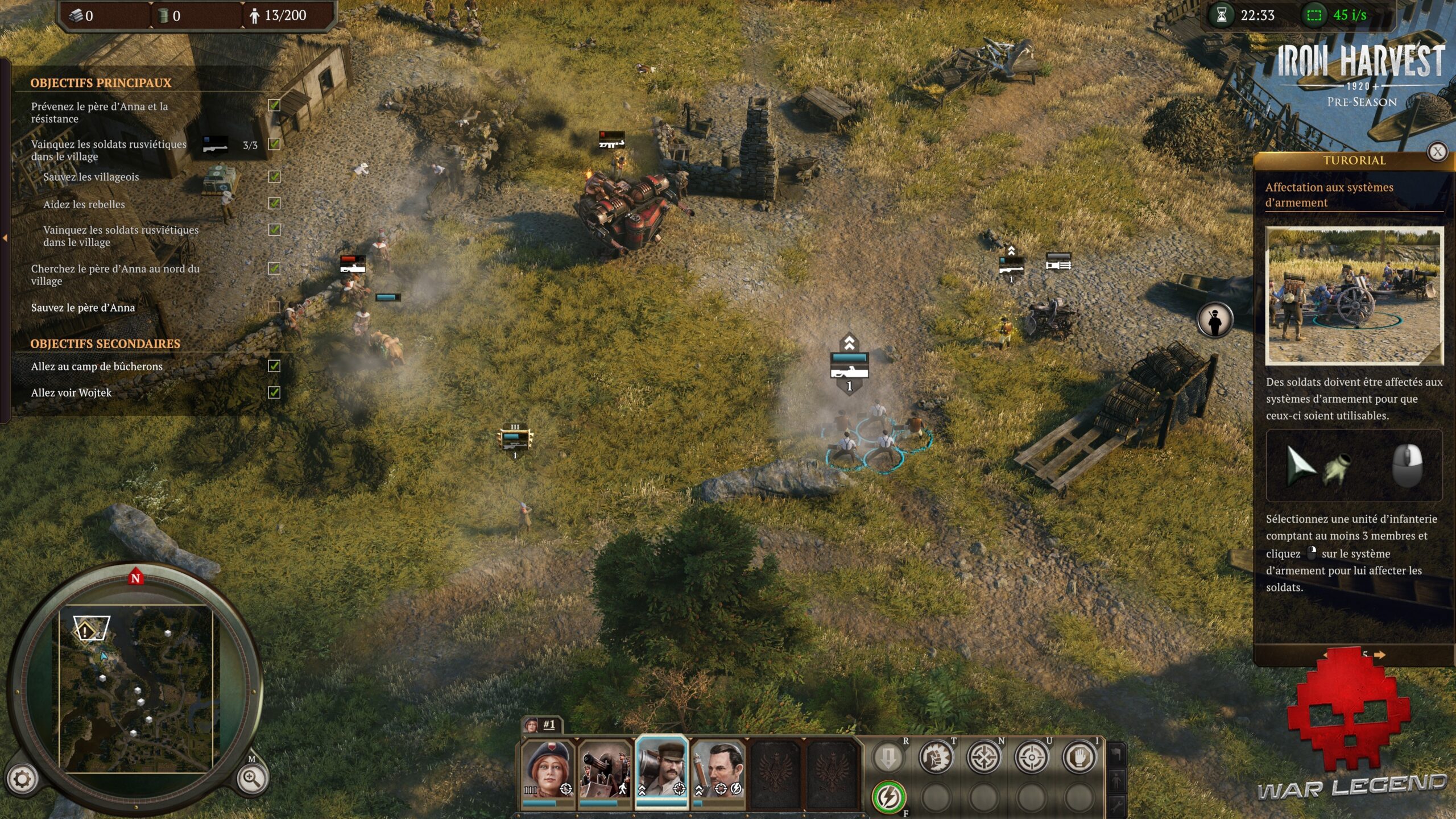Check off the 'Sauvez le père d'Anna' objective box
This screenshot has height=819, width=1456.
pos(275,306)
